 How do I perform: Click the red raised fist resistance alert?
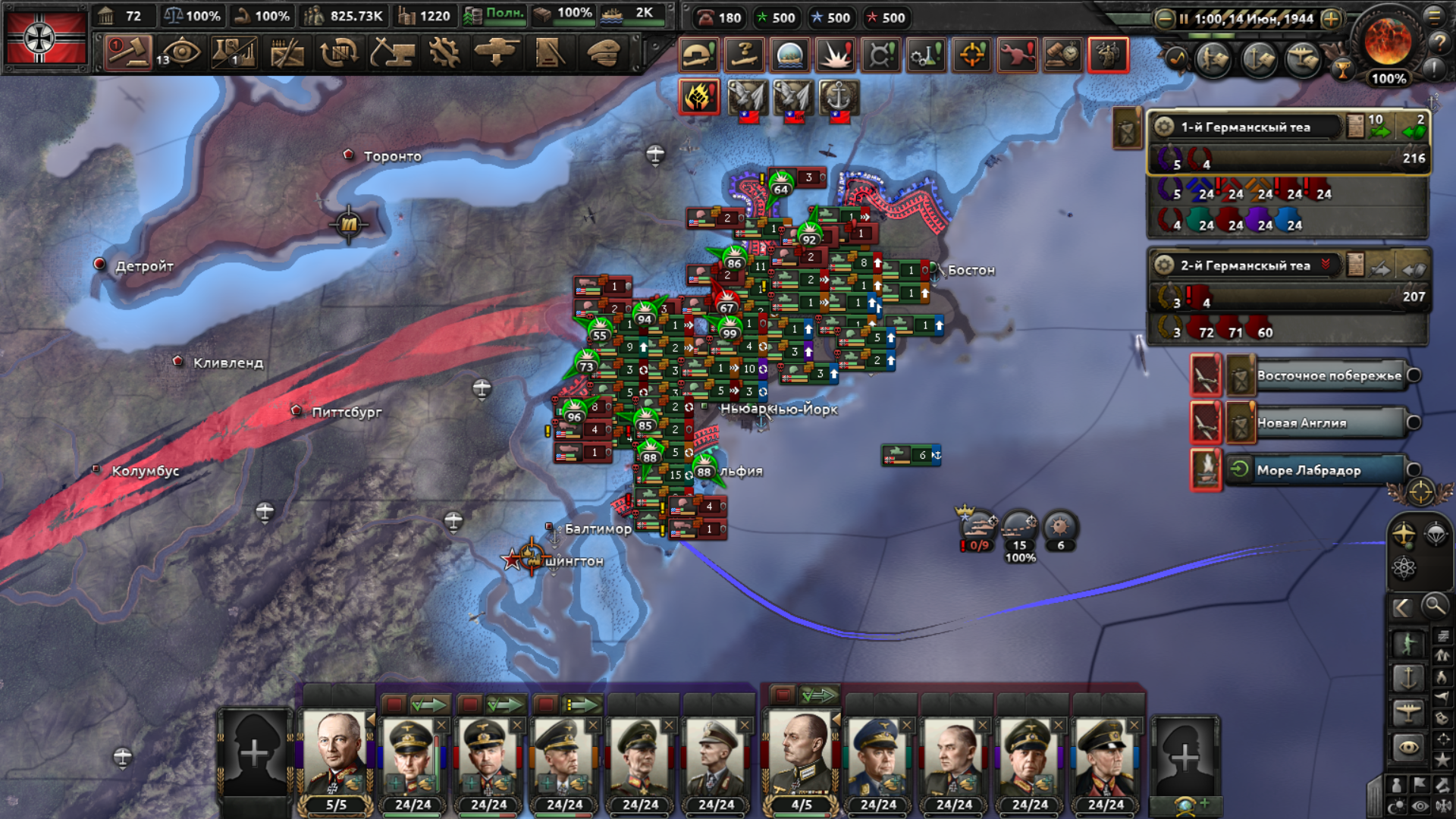click(x=698, y=97)
